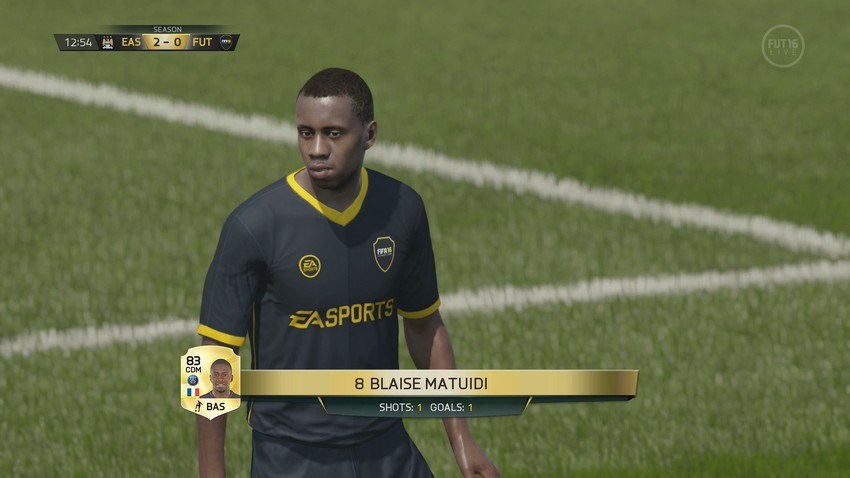The height and width of the screenshot is (478, 850).
Task: Select the Blaise Matuidi 83 CDM player card
Action: point(210,381)
